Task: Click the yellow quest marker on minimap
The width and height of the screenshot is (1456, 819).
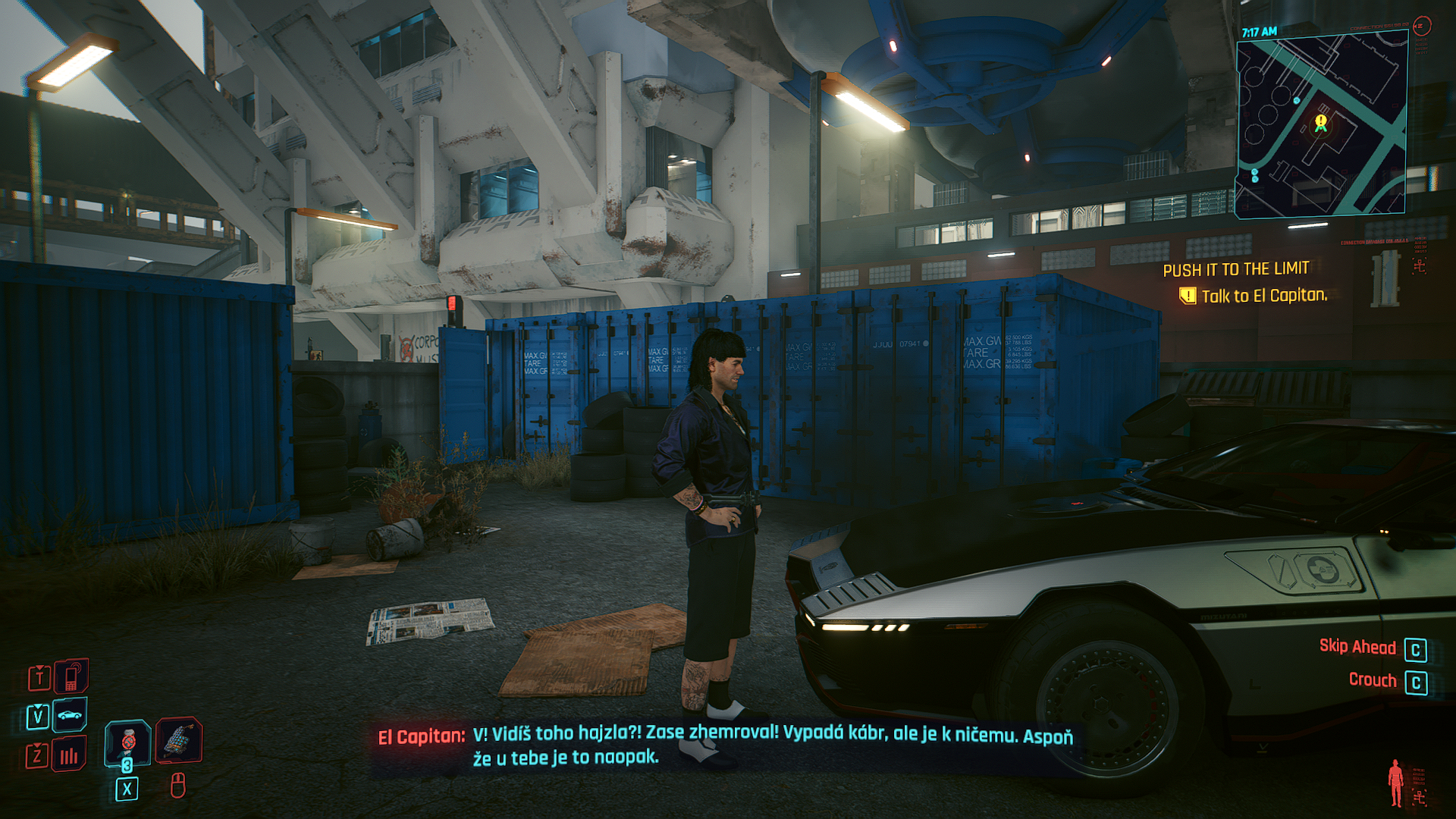Action: coord(1321,122)
